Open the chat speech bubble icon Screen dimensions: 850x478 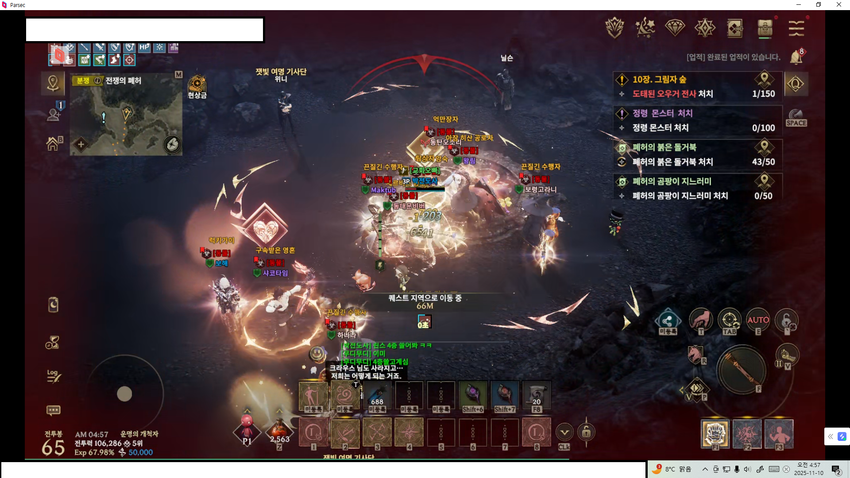coord(53,410)
